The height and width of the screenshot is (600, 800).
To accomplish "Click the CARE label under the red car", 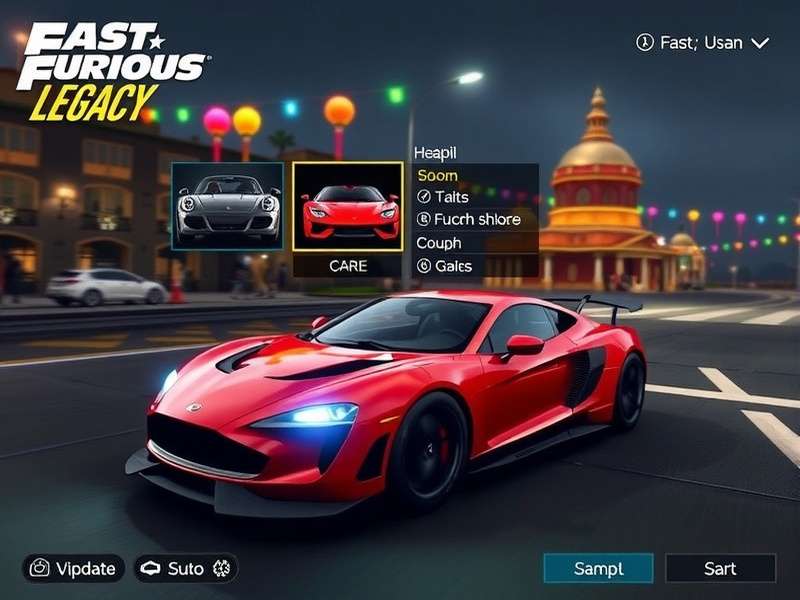I will pyautogui.click(x=348, y=266).
